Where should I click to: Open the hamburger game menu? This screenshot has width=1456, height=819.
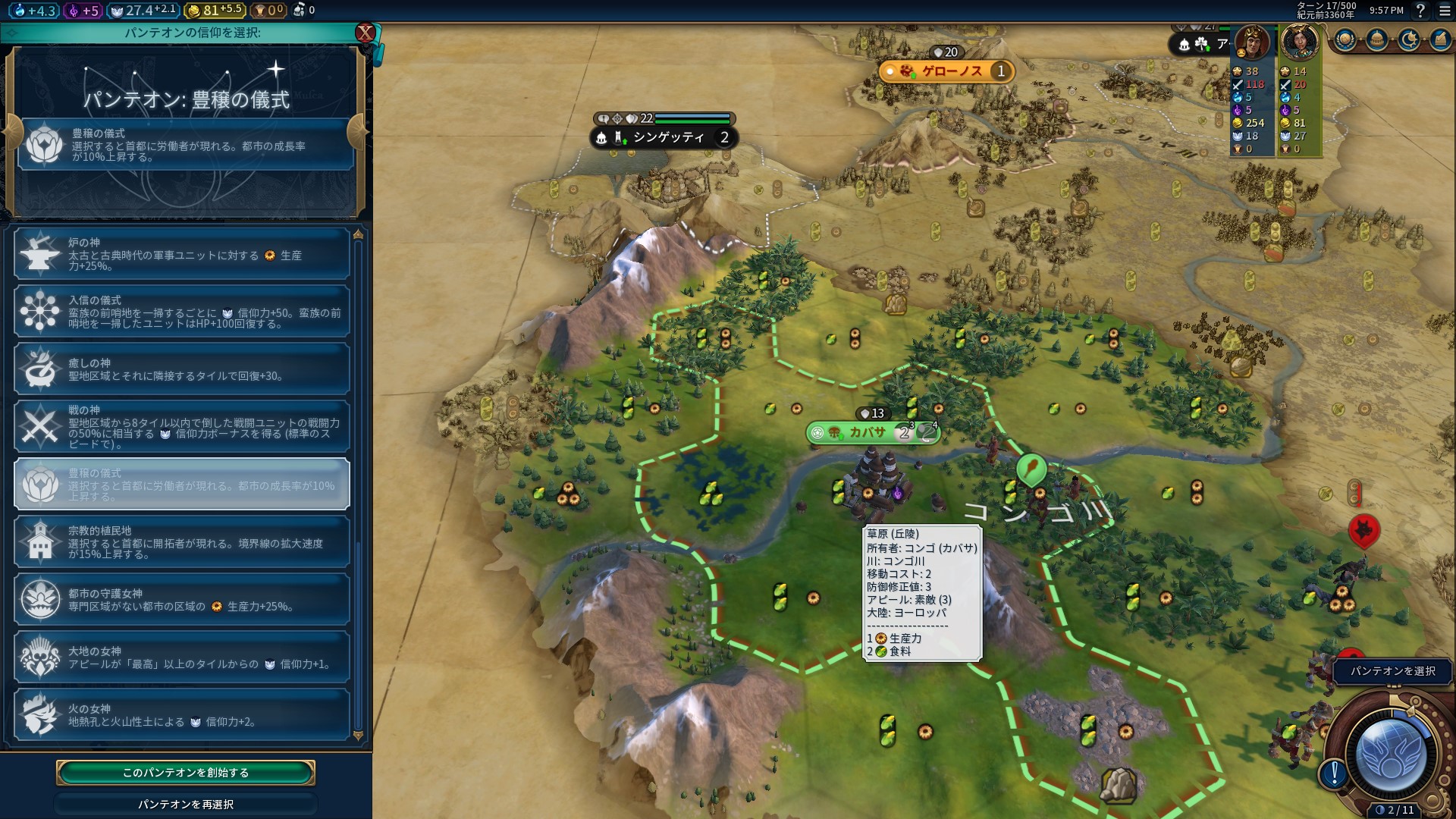(x=1444, y=11)
